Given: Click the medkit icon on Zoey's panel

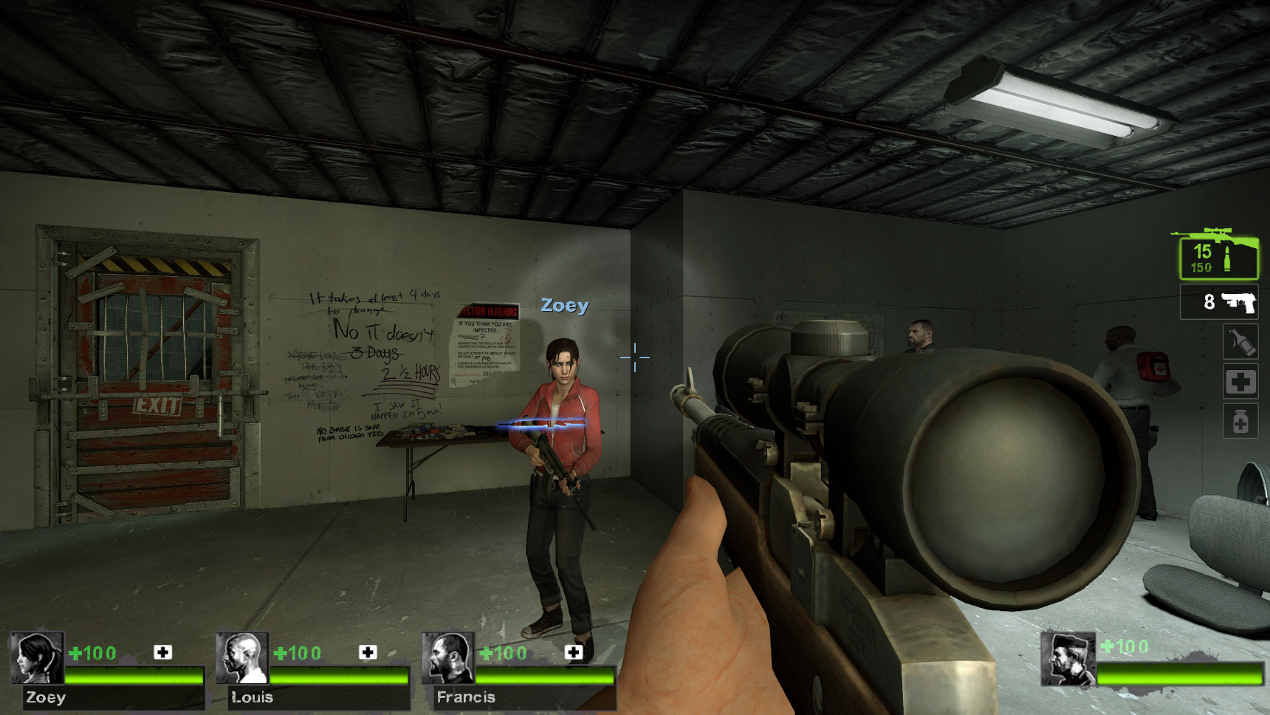Looking at the screenshot, I should point(163,652).
